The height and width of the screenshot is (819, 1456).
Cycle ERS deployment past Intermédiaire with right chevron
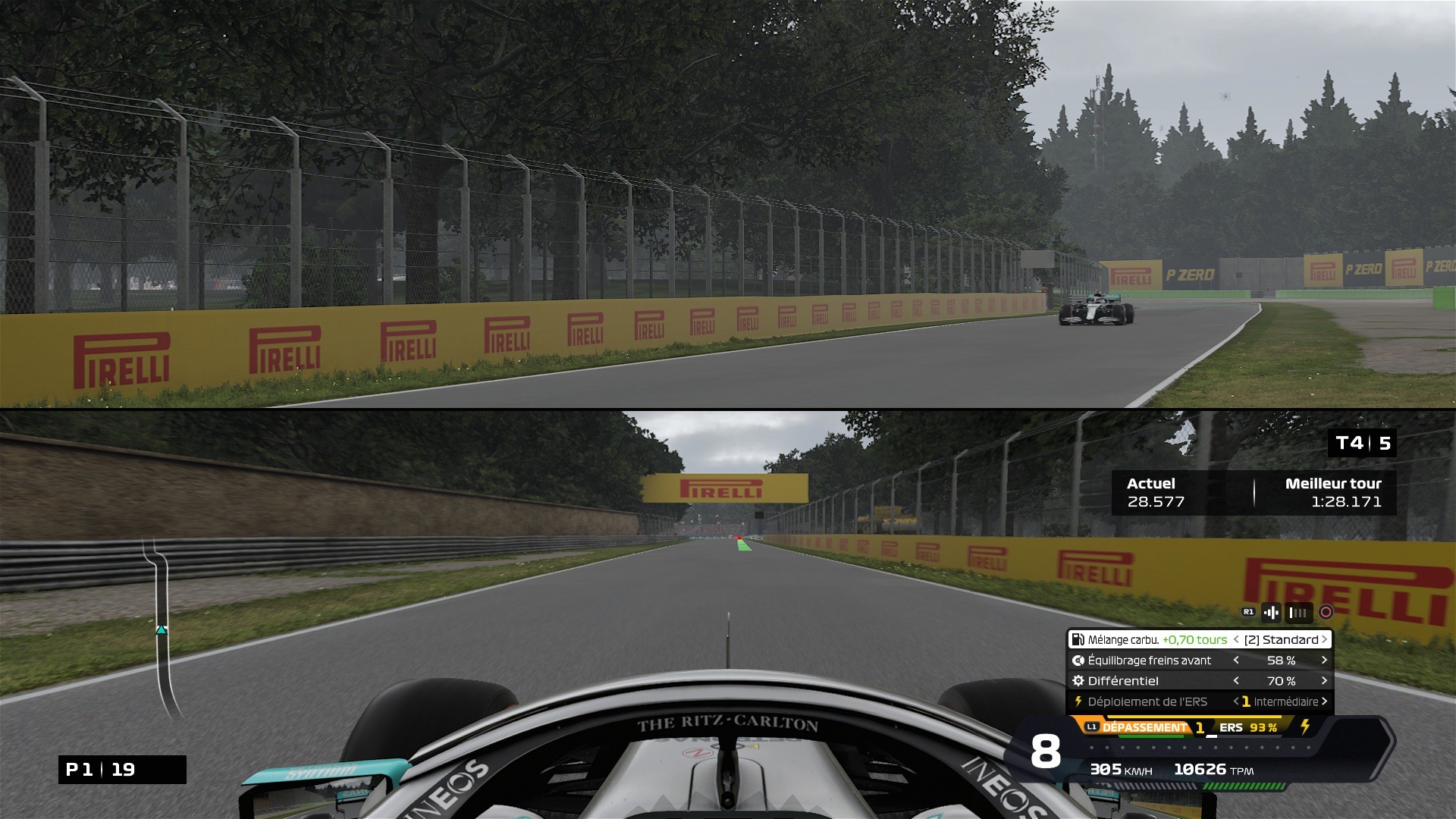point(1324,701)
